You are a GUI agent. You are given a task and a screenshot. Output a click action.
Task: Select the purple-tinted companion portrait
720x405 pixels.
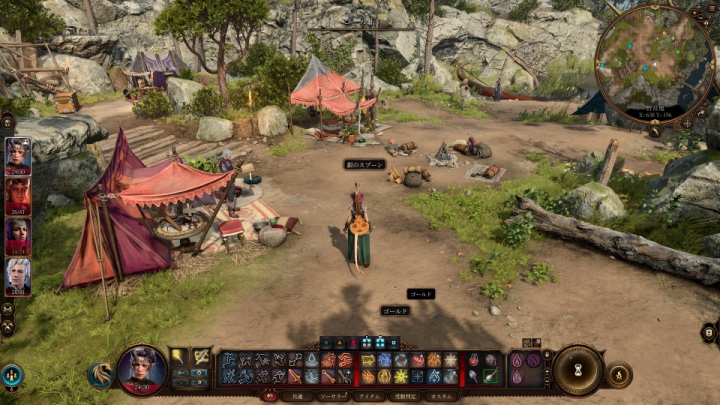pos(18,237)
